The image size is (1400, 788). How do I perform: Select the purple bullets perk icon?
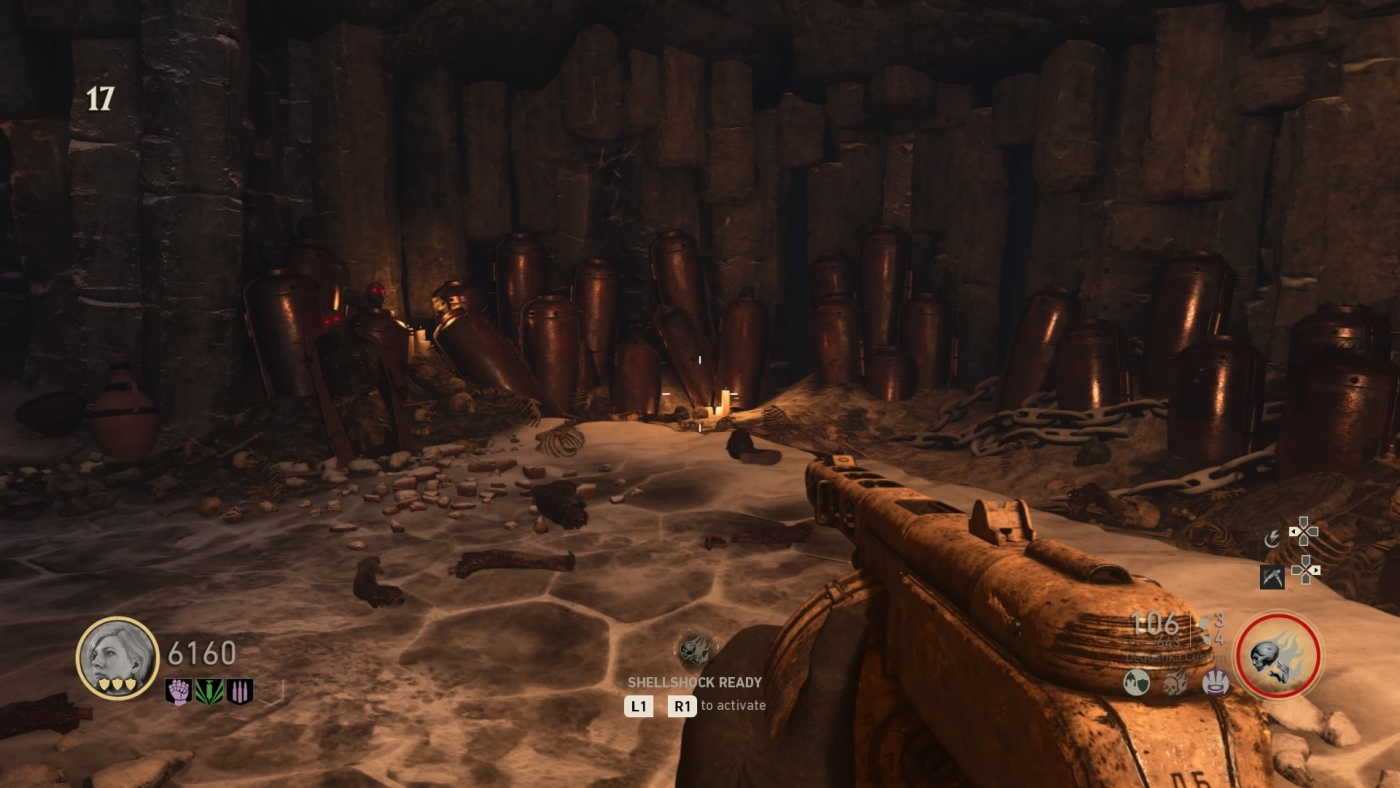click(240, 691)
